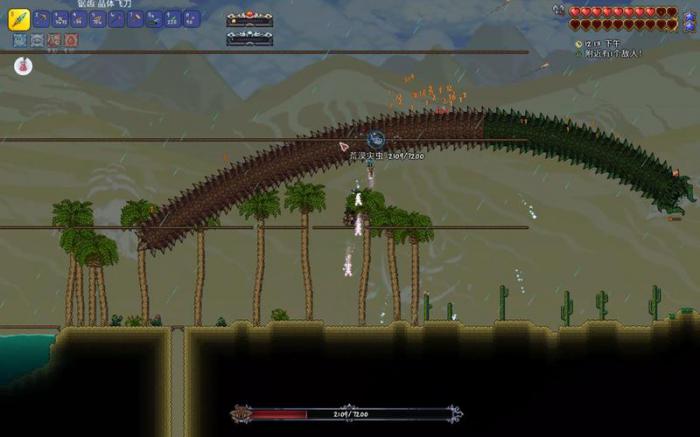Pick hotbar slot number 5
Viewport: 700px width, 437px height.
click(x=98, y=19)
